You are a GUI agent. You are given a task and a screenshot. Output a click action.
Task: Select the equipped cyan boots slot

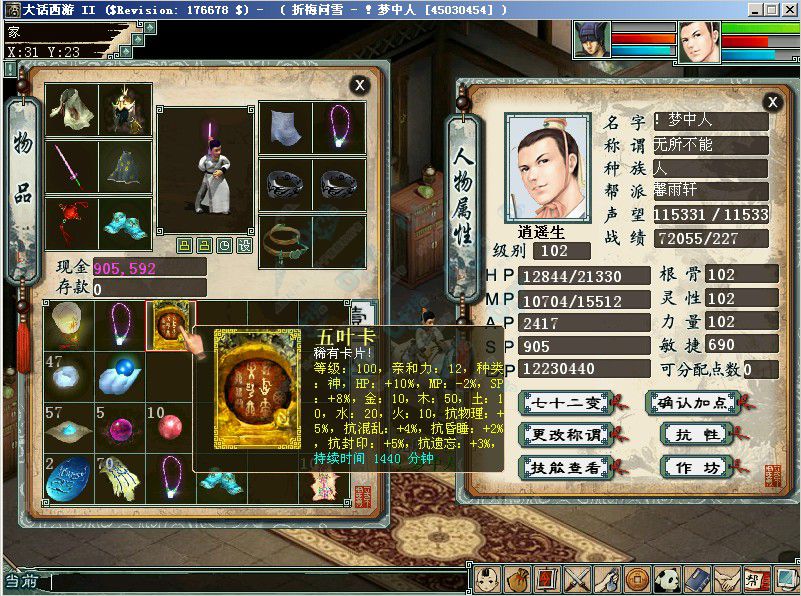126,220
